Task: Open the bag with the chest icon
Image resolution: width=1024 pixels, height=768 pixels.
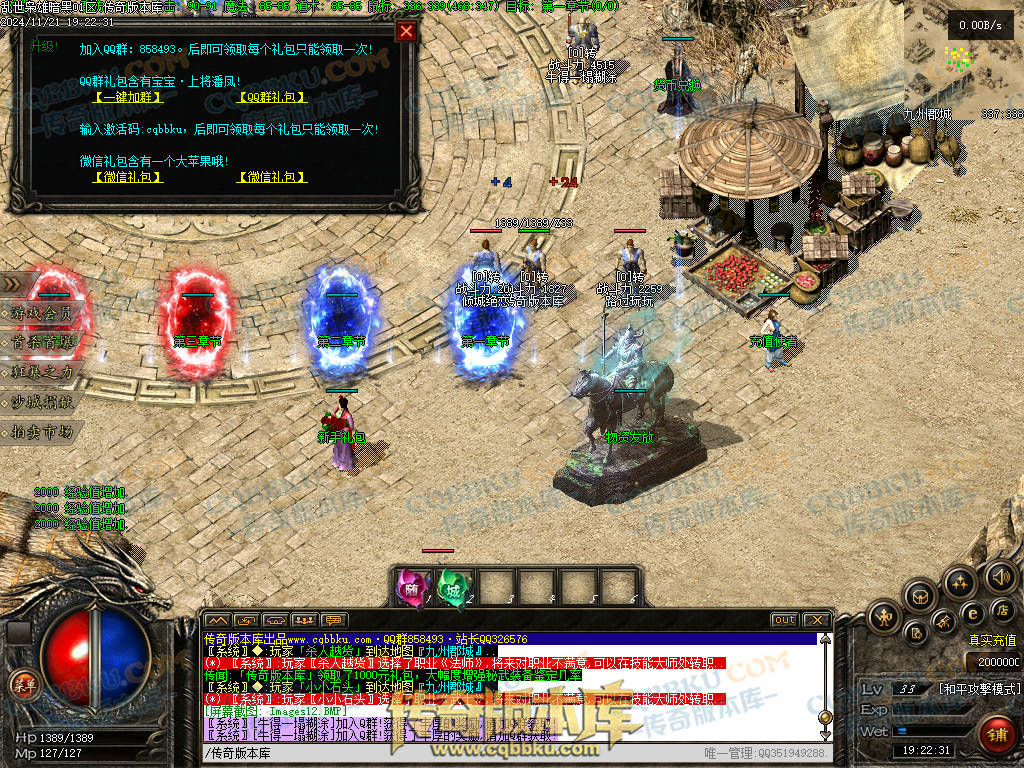Action: point(919,597)
